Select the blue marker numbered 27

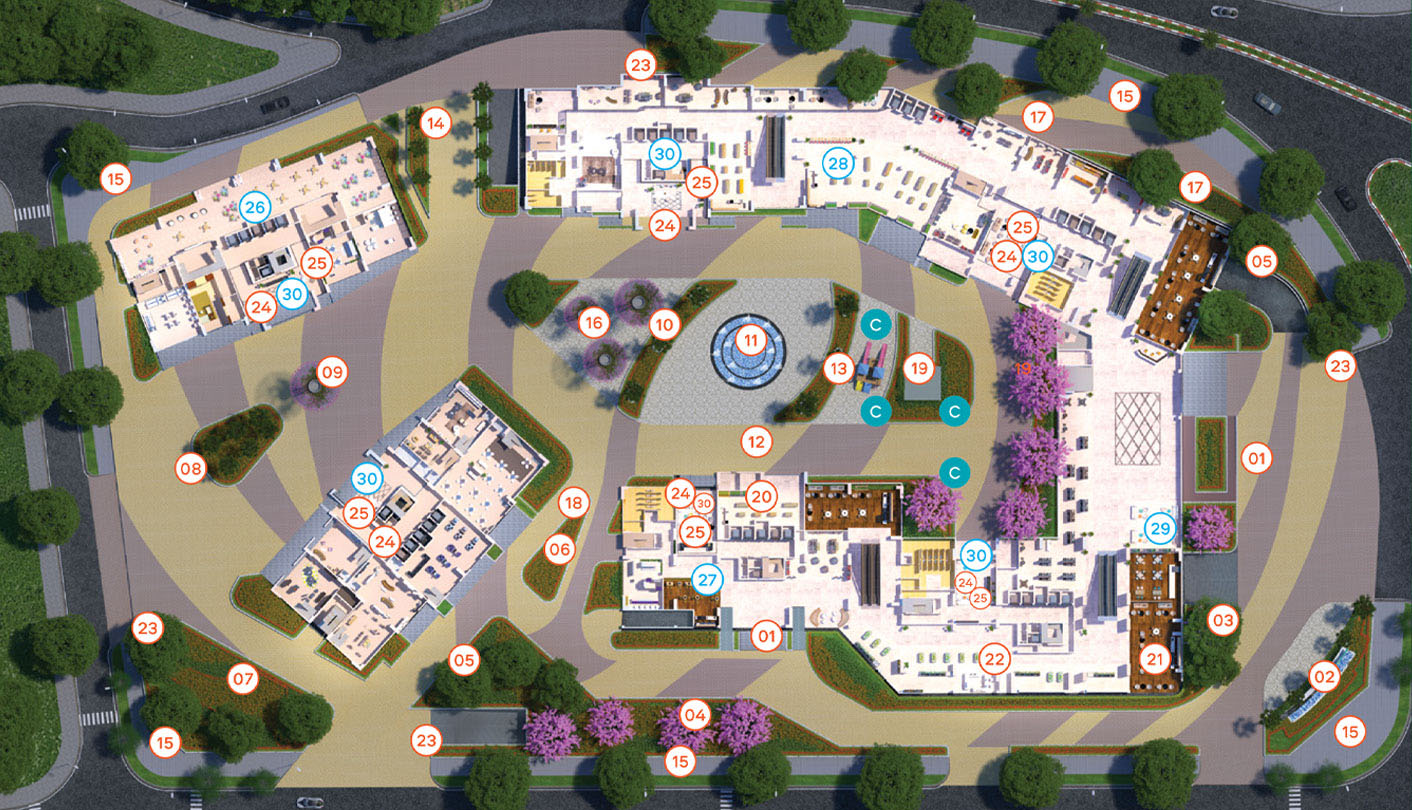click(707, 579)
